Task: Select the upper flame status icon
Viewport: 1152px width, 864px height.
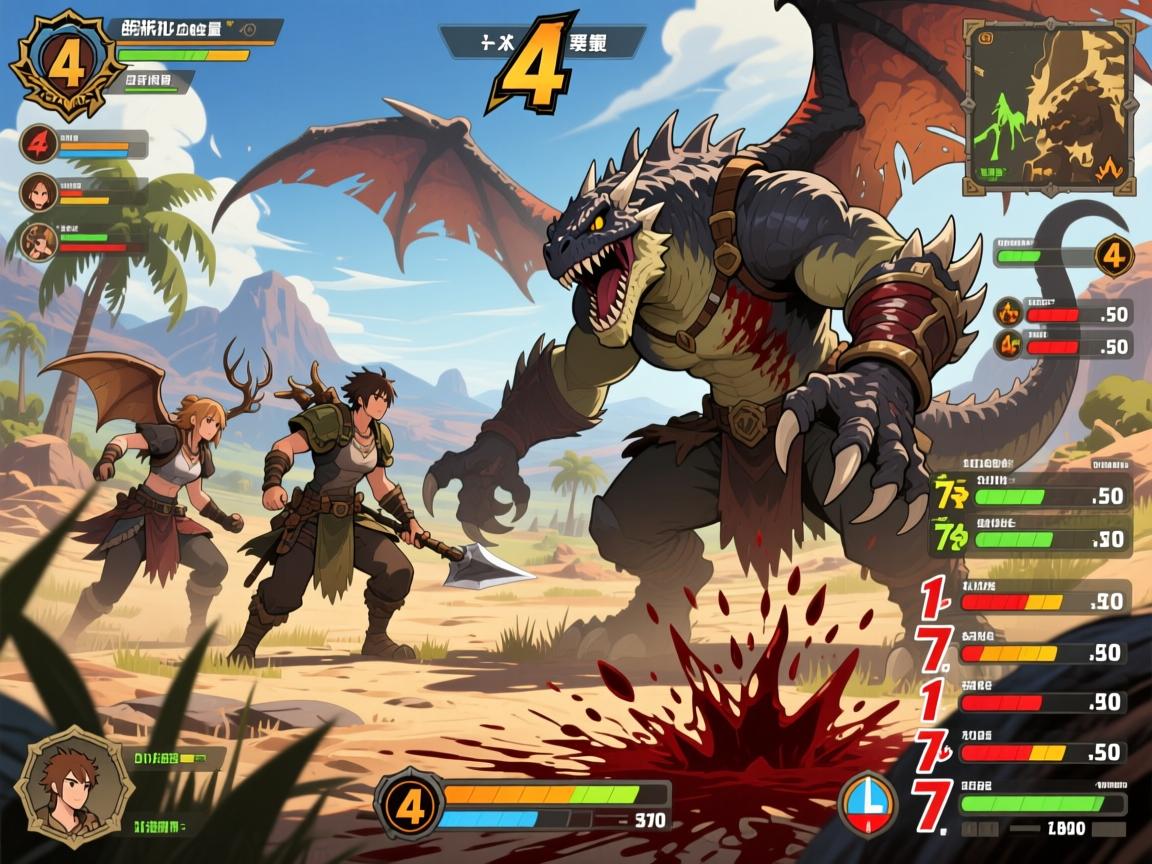Action: [x=1009, y=313]
